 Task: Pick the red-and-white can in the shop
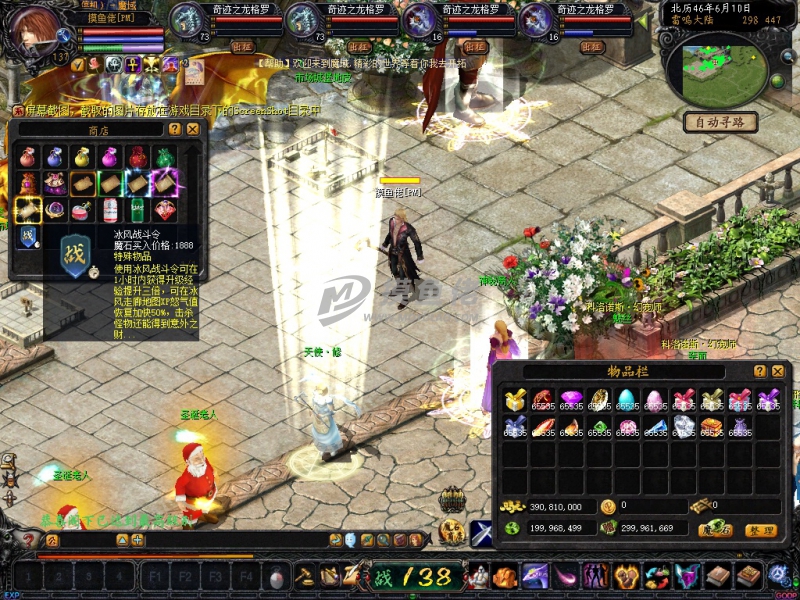[x=108, y=210]
